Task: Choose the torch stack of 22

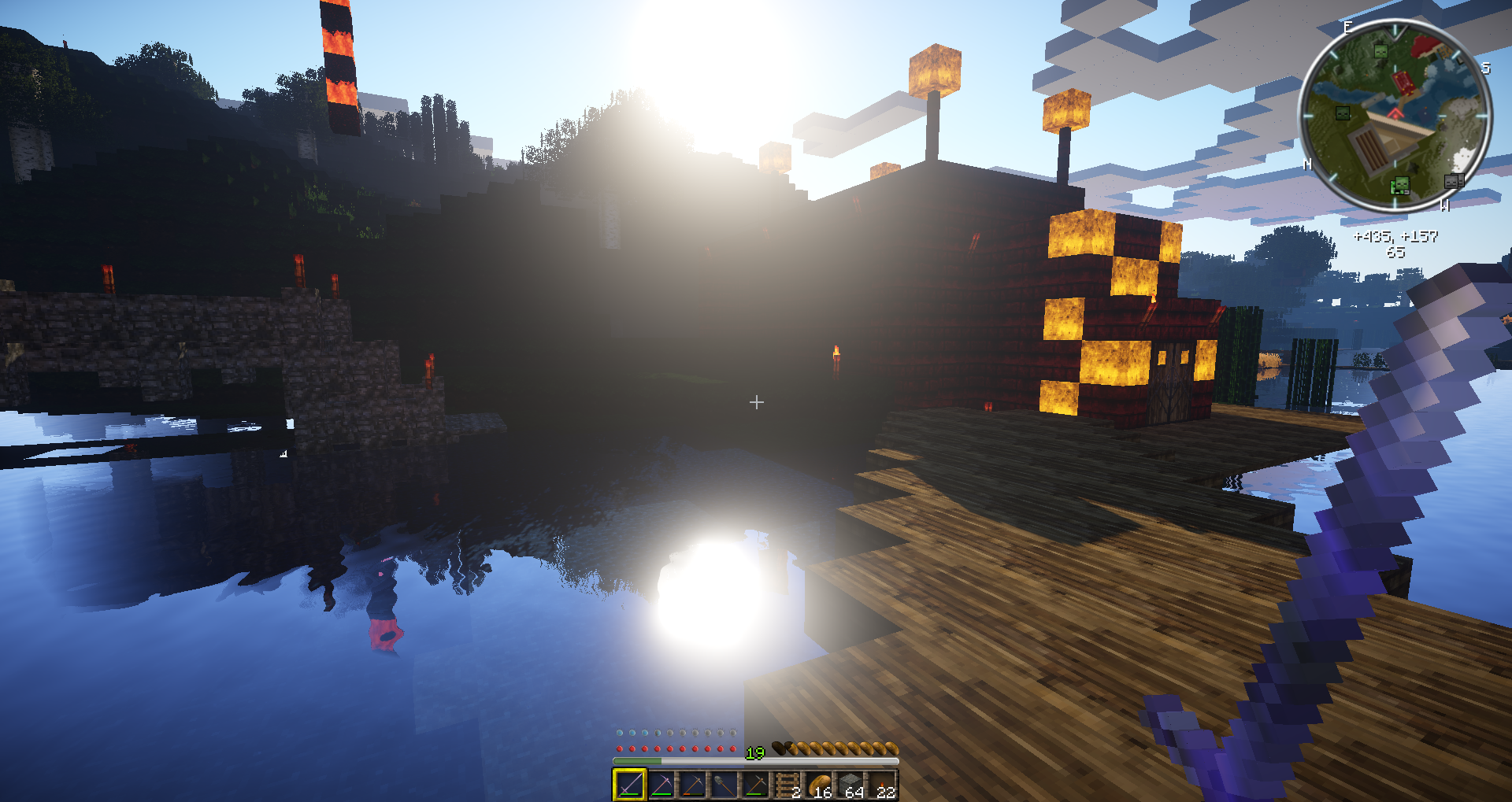Action: tap(883, 785)
